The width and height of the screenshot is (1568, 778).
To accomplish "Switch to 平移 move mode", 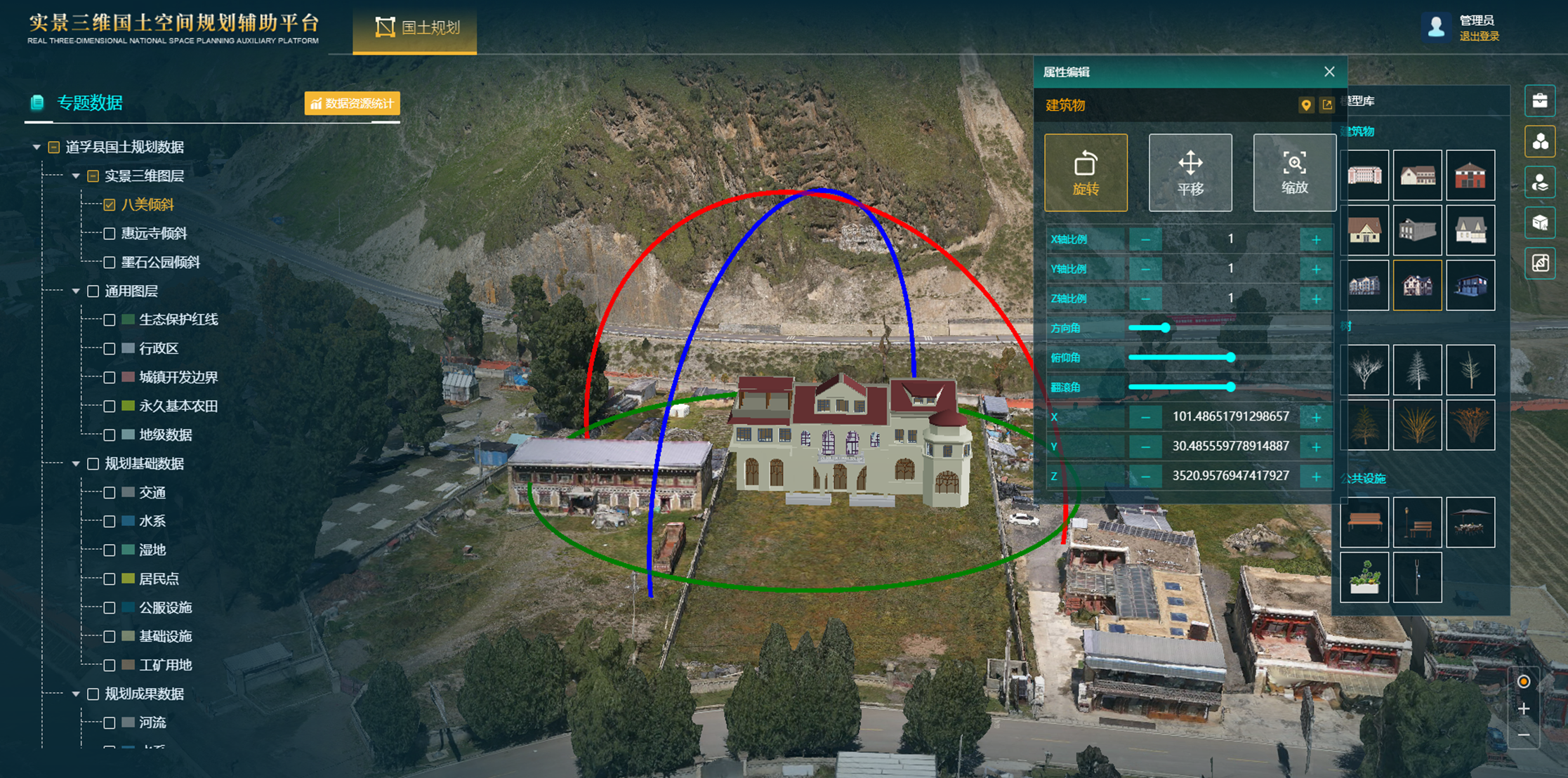I will pyautogui.click(x=1190, y=173).
